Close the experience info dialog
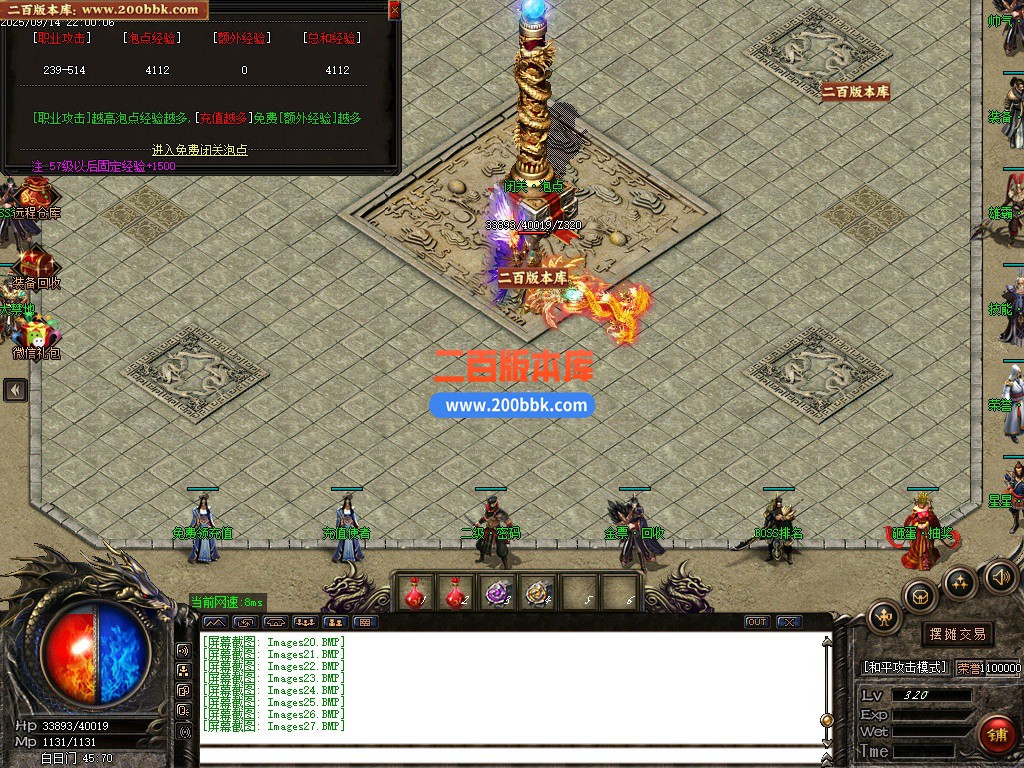Viewport: 1024px width, 768px height. (394, 10)
